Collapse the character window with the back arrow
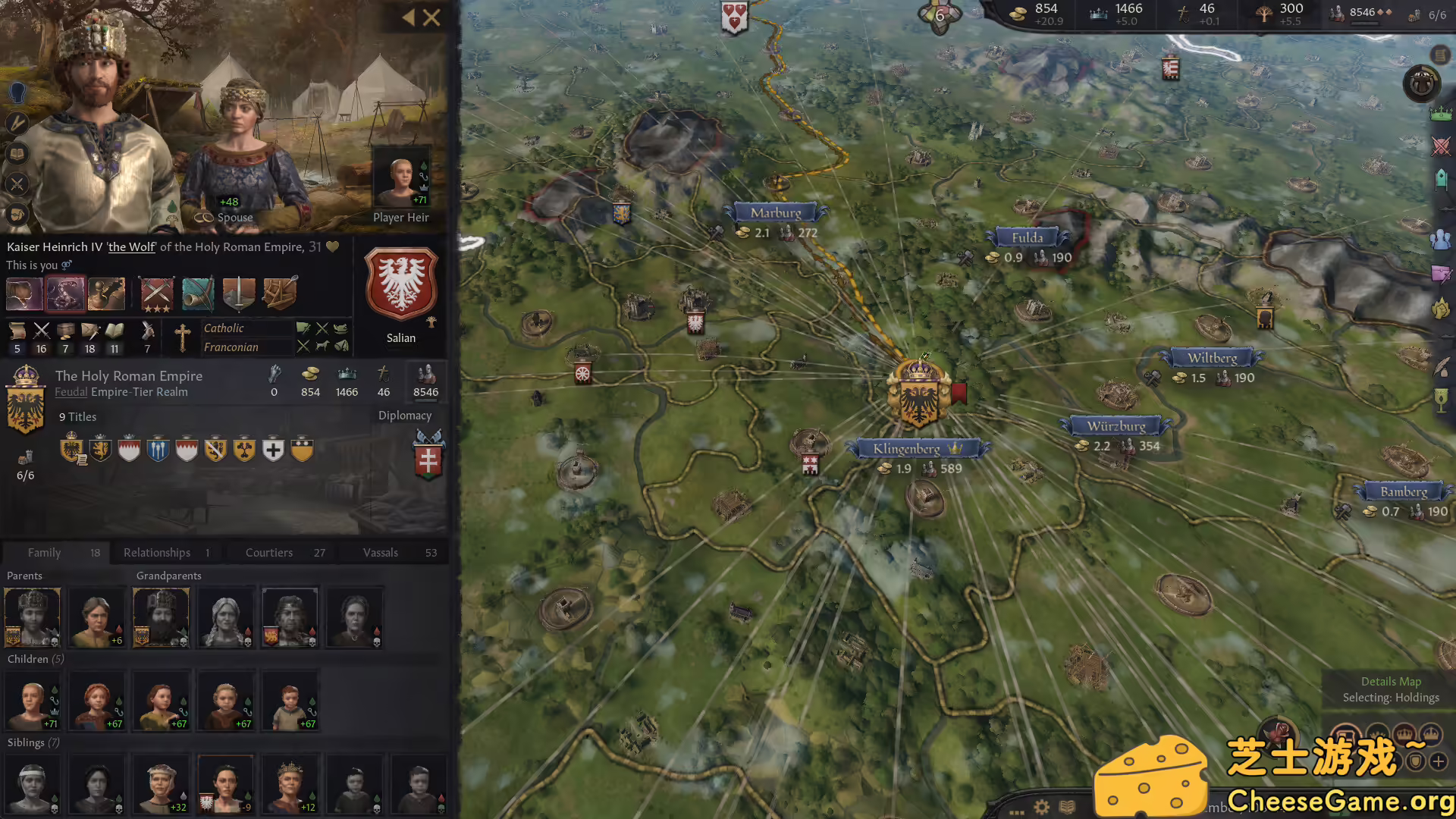 point(410,18)
